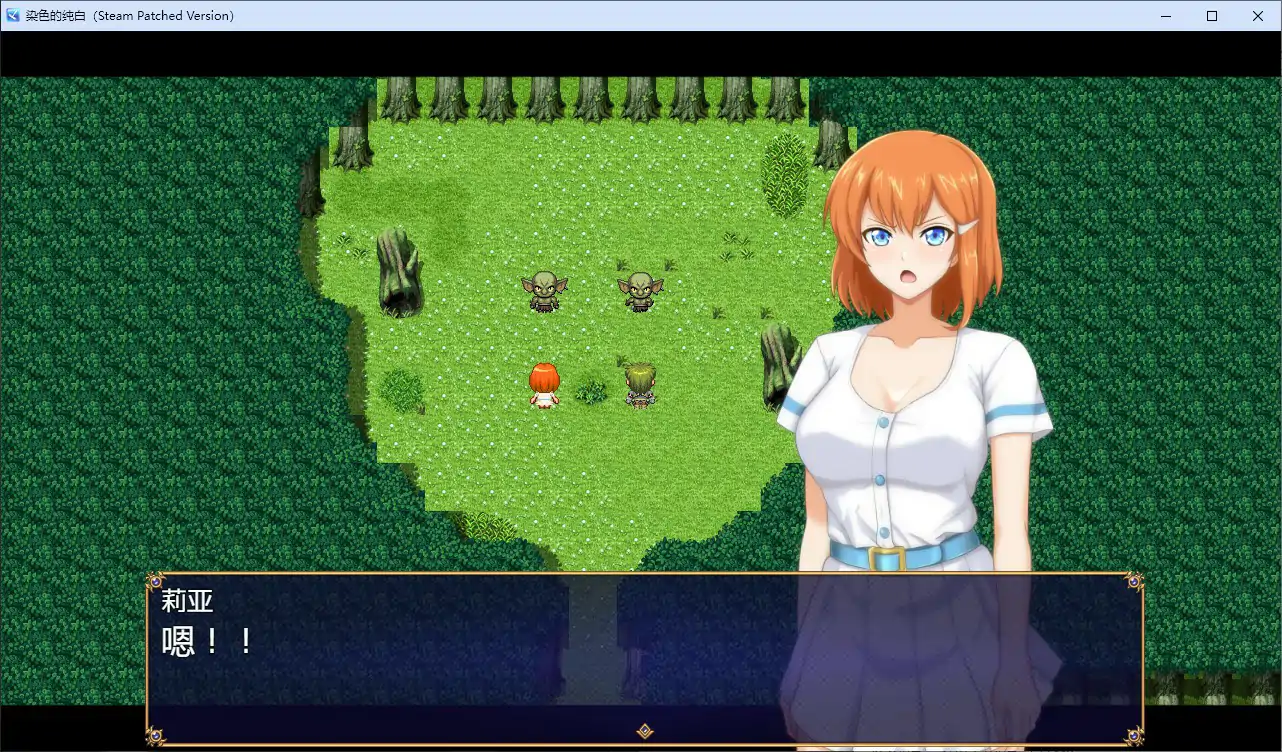Click the maximize icon on the title bar

point(1211,16)
